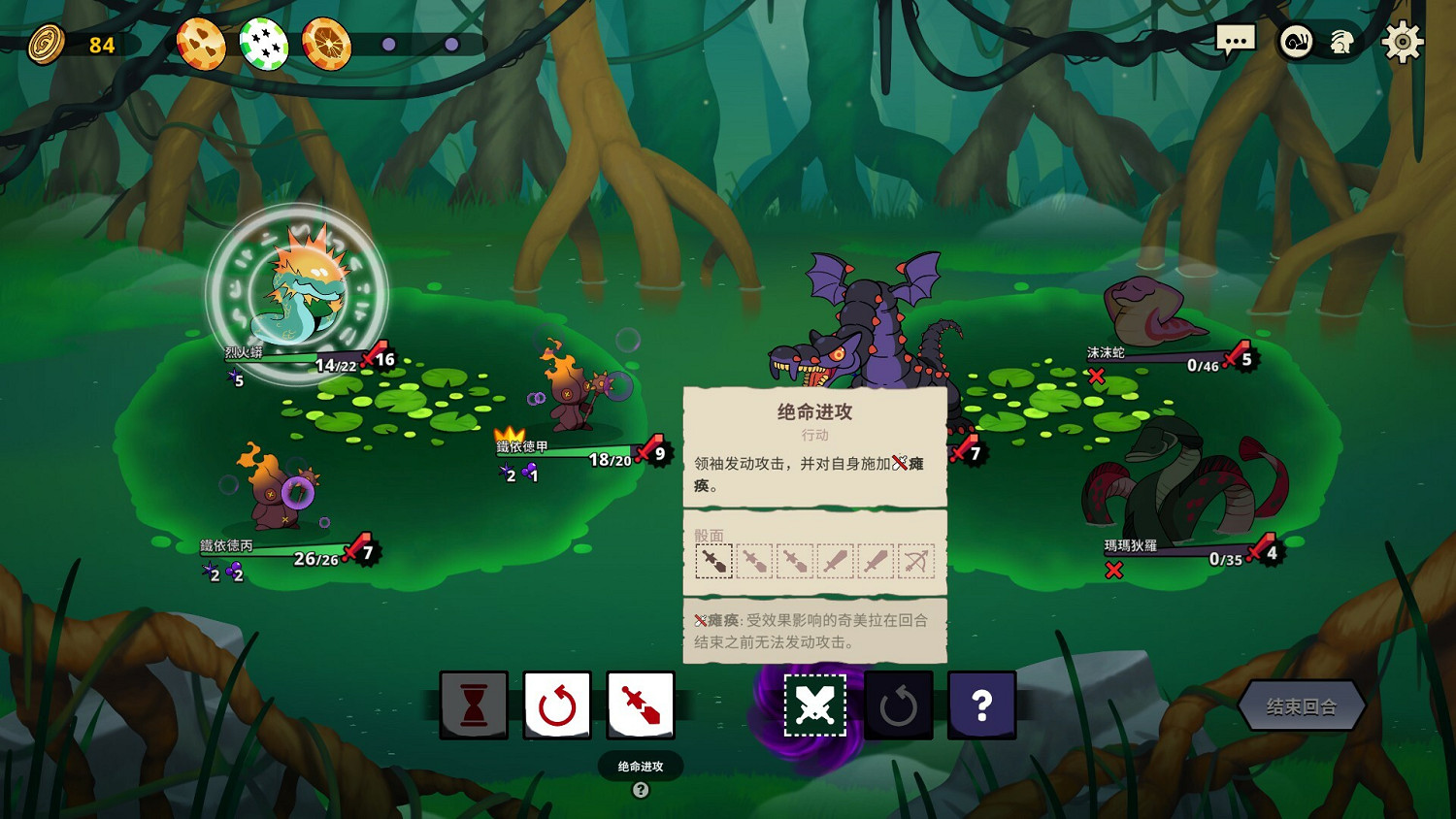Click the gold coin currency icon
1456x819 pixels.
46,43
